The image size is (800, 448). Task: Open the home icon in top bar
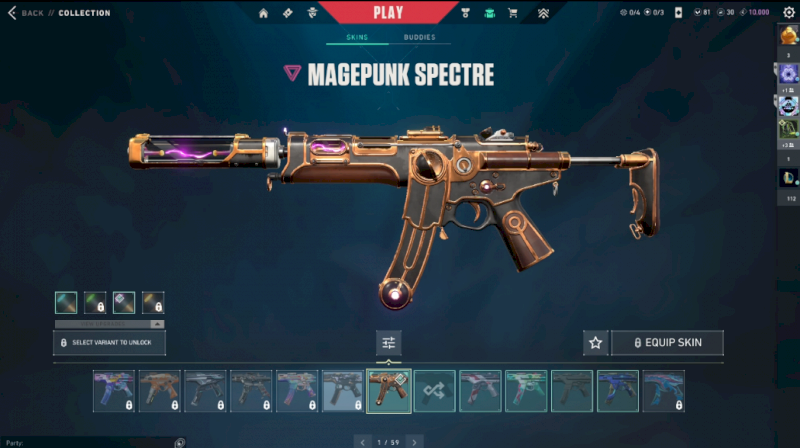point(264,13)
